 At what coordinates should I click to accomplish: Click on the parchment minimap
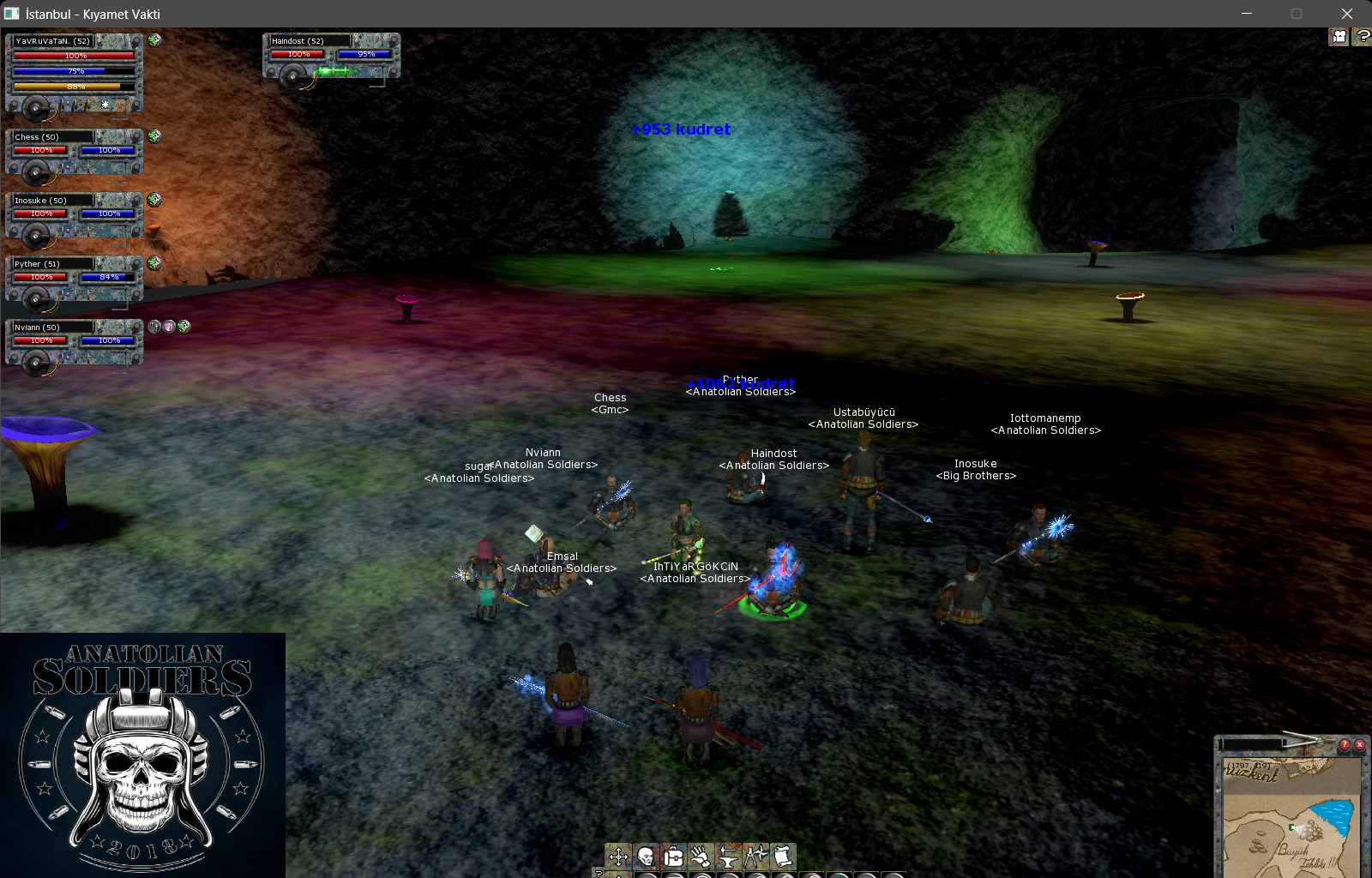(x=1291, y=823)
